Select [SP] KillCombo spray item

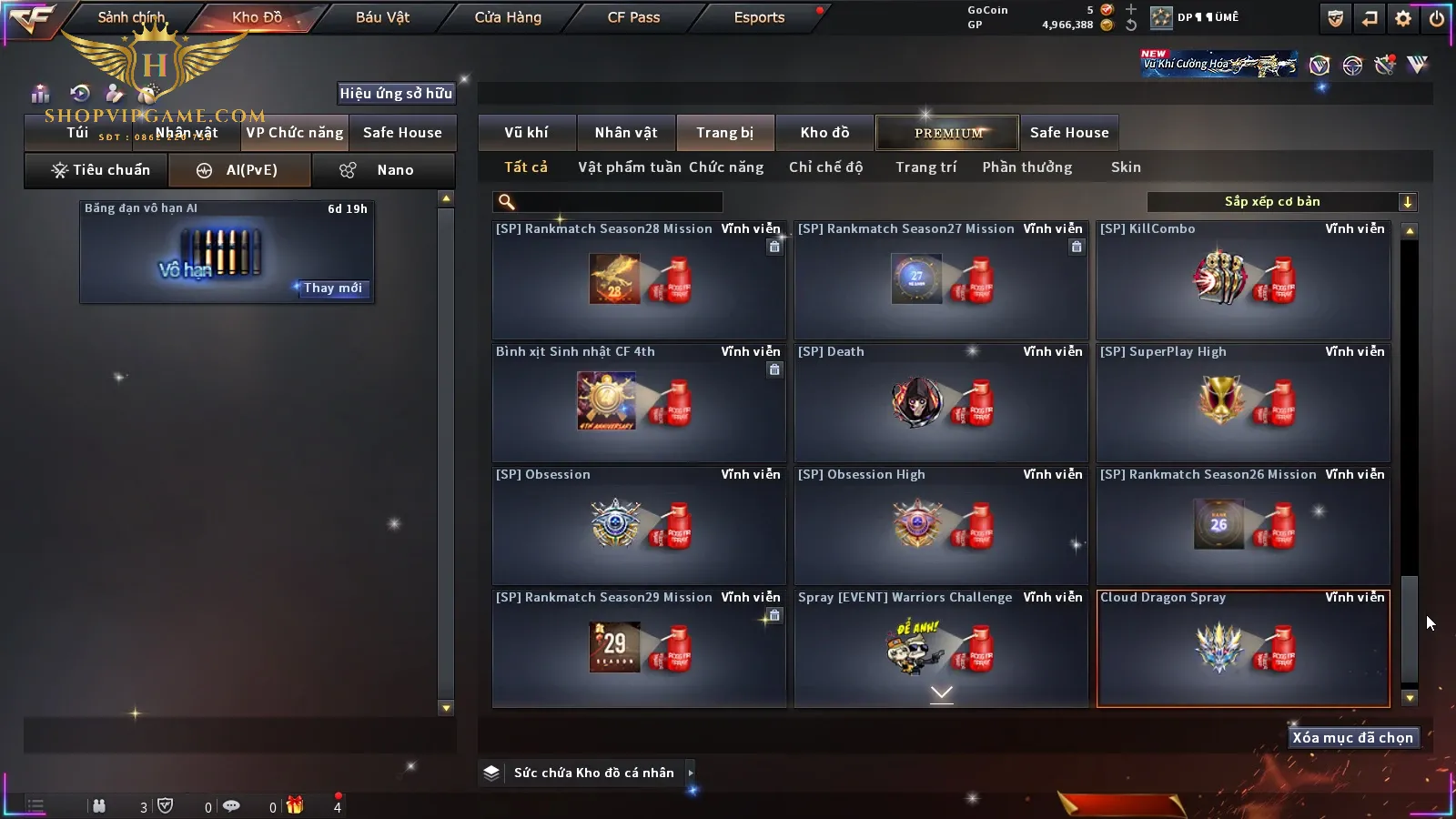click(1243, 279)
